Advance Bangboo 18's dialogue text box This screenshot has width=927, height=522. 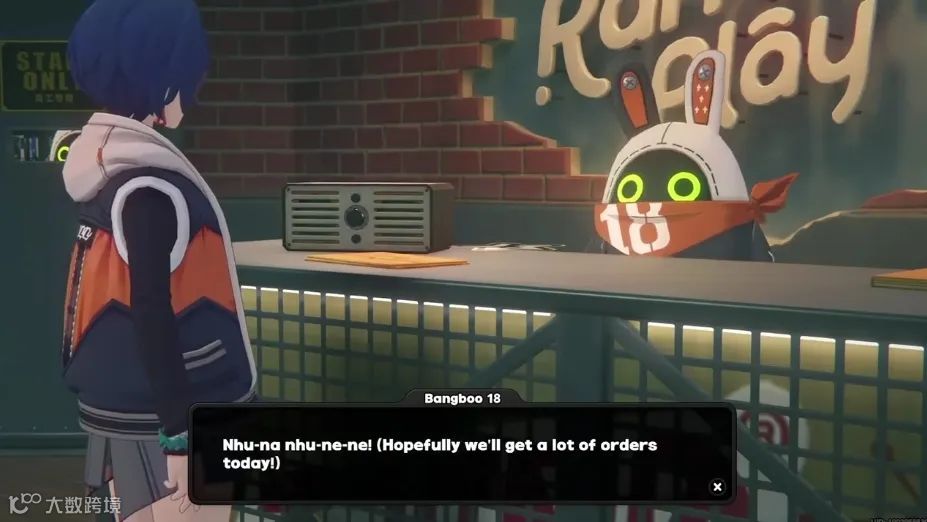(461, 453)
